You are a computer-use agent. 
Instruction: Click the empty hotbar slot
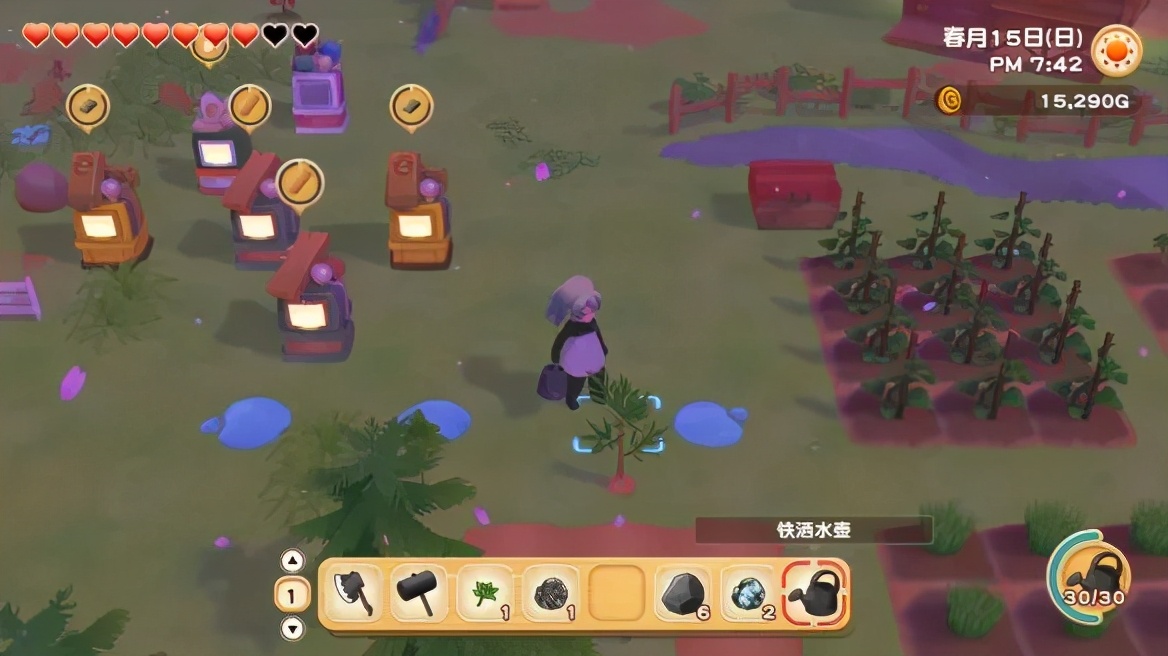(617, 594)
